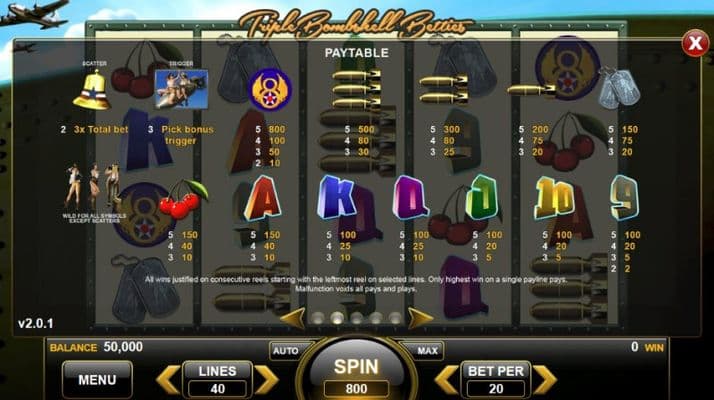Go to the next paytable page
Viewport: 714px width, 400px height.
[x=421, y=318]
